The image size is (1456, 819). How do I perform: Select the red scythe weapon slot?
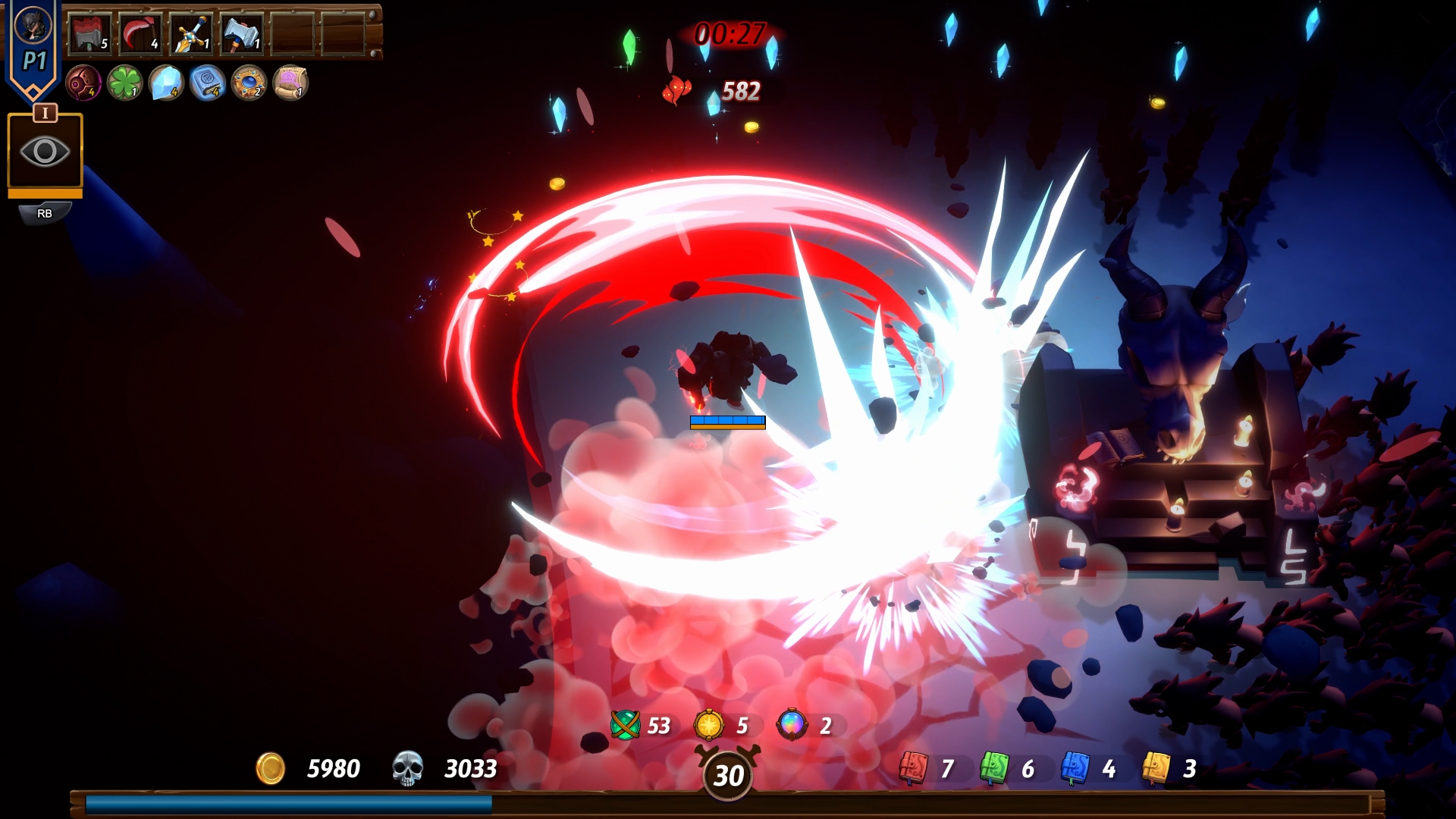coord(140,34)
